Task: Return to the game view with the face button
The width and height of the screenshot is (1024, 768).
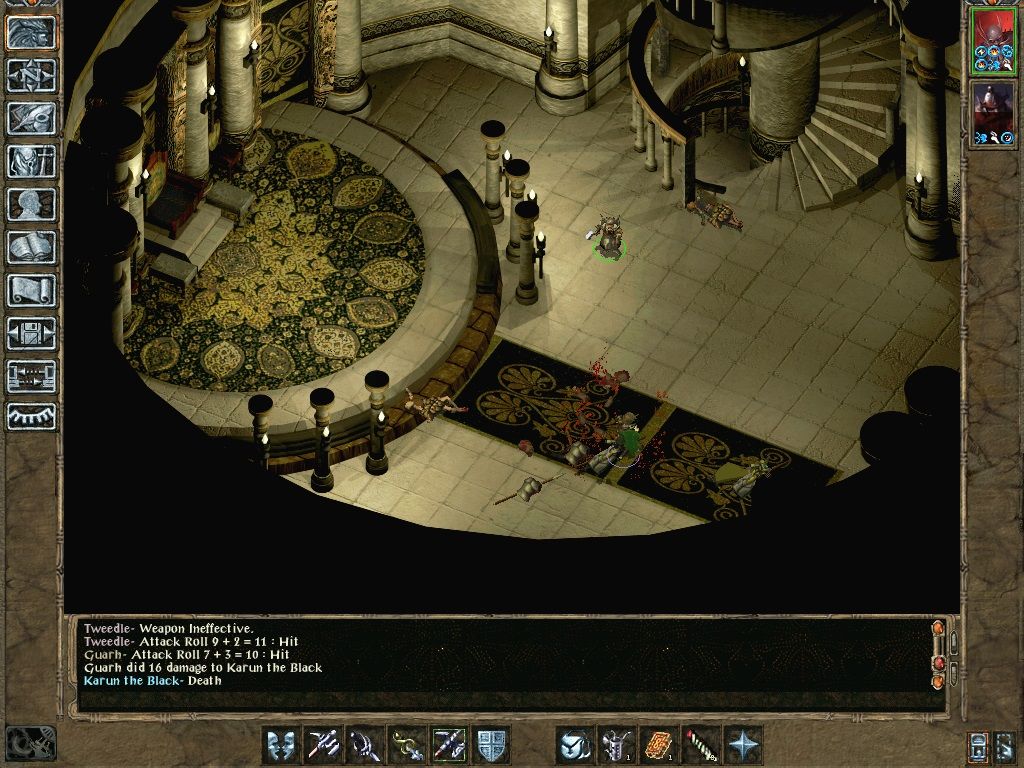Action: click(30, 31)
